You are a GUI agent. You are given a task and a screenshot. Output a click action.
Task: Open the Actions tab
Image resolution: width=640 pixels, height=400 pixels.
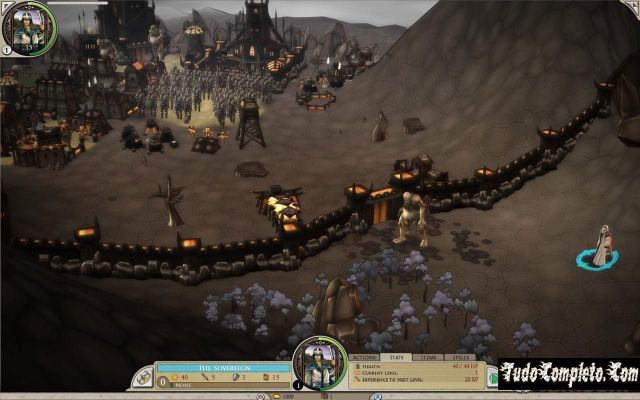pyautogui.click(x=364, y=356)
